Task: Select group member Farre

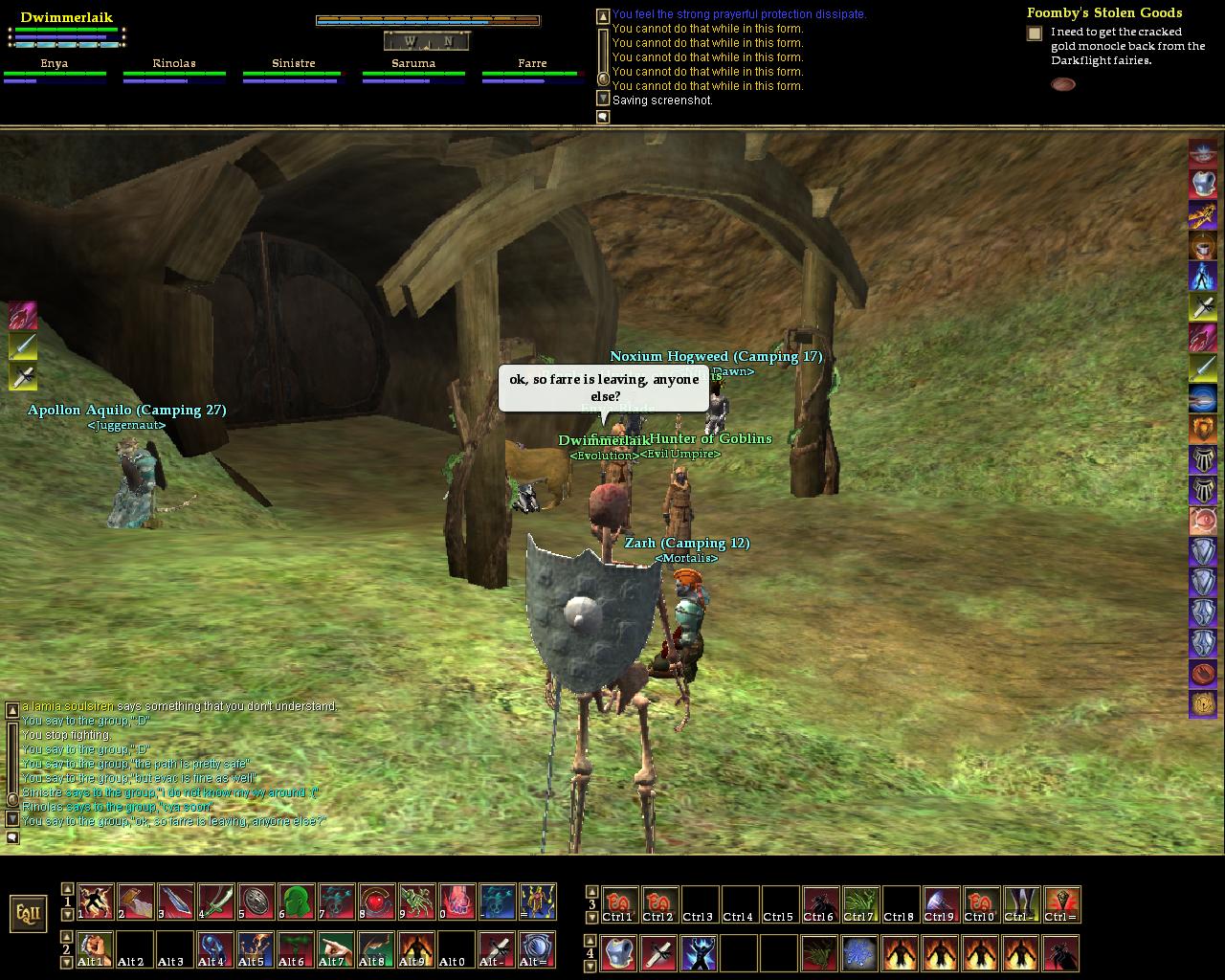Action: [532, 64]
